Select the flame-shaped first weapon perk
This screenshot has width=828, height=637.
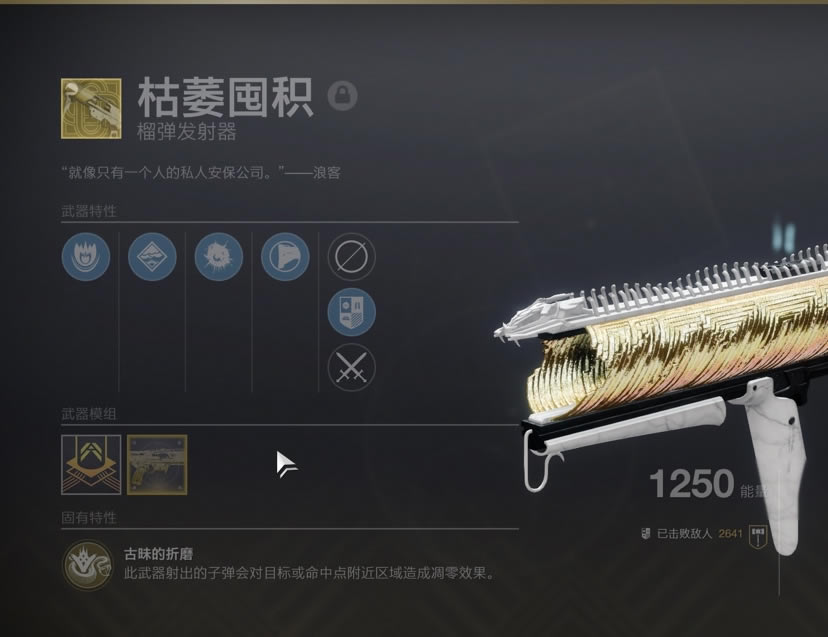pos(86,257)
